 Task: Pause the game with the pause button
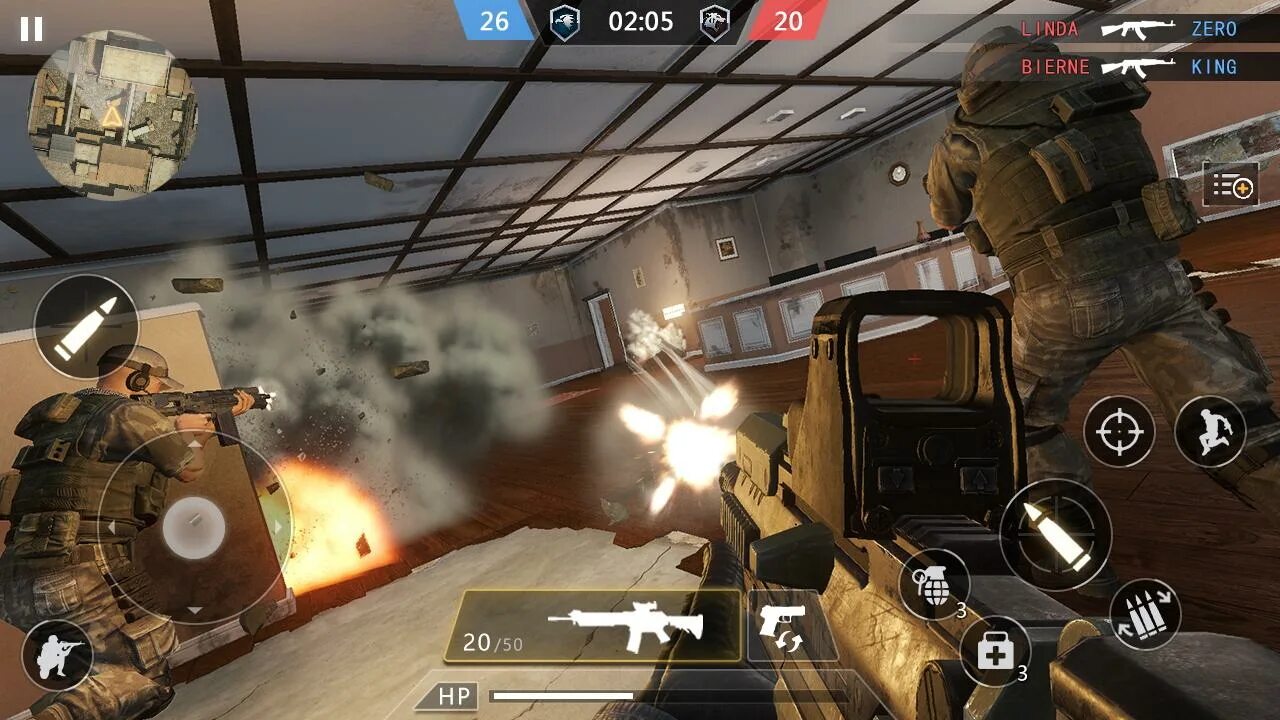[32, 29]
